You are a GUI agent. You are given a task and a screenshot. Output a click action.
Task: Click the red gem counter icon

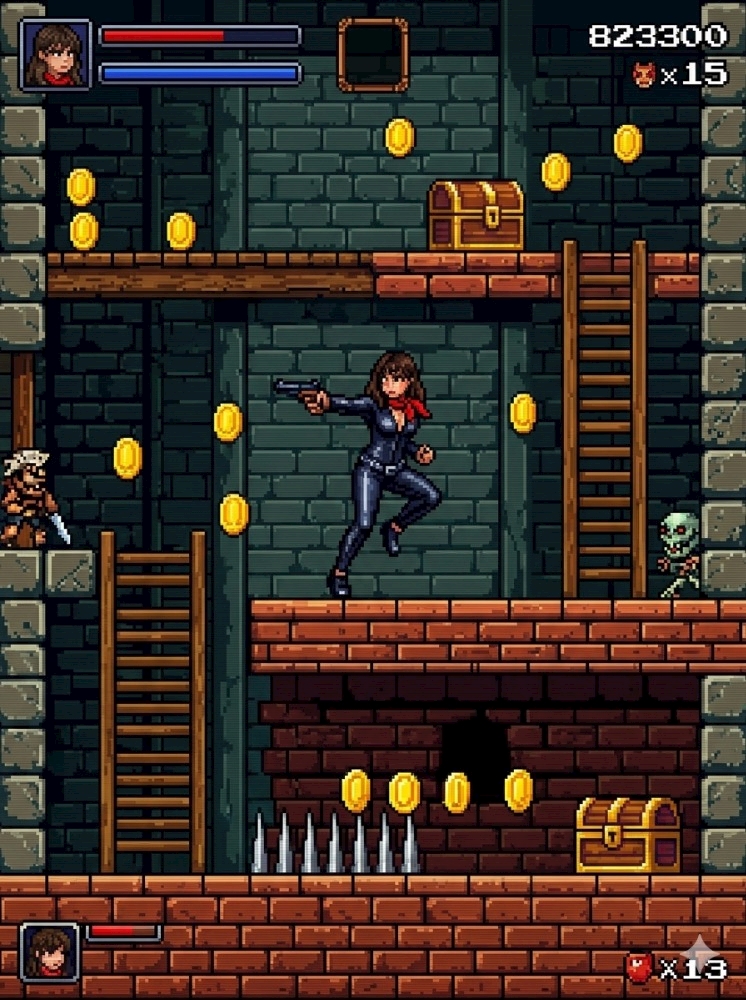click(x=639, y=968)
